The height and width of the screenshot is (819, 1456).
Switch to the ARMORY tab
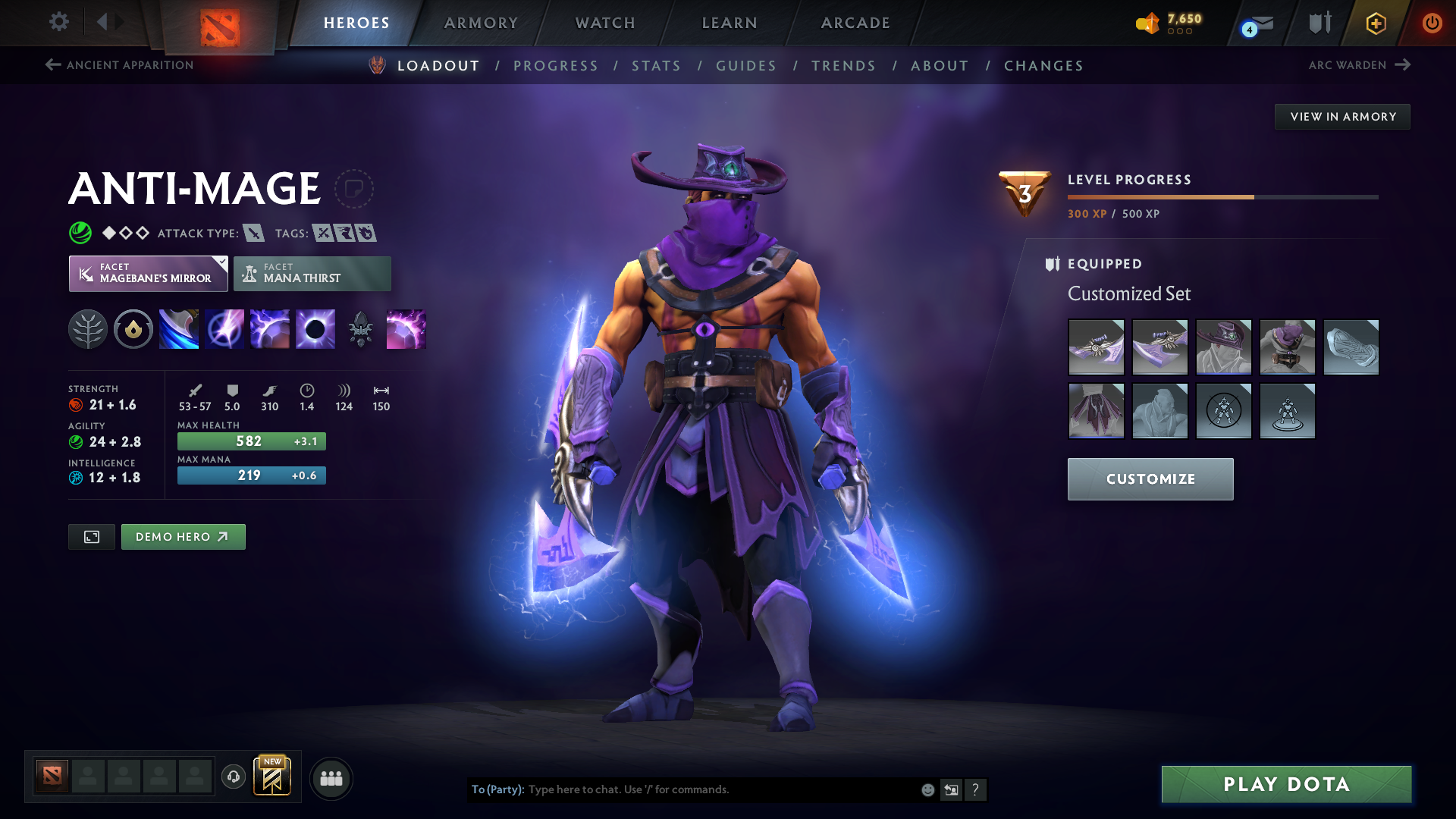coord(481,23)
